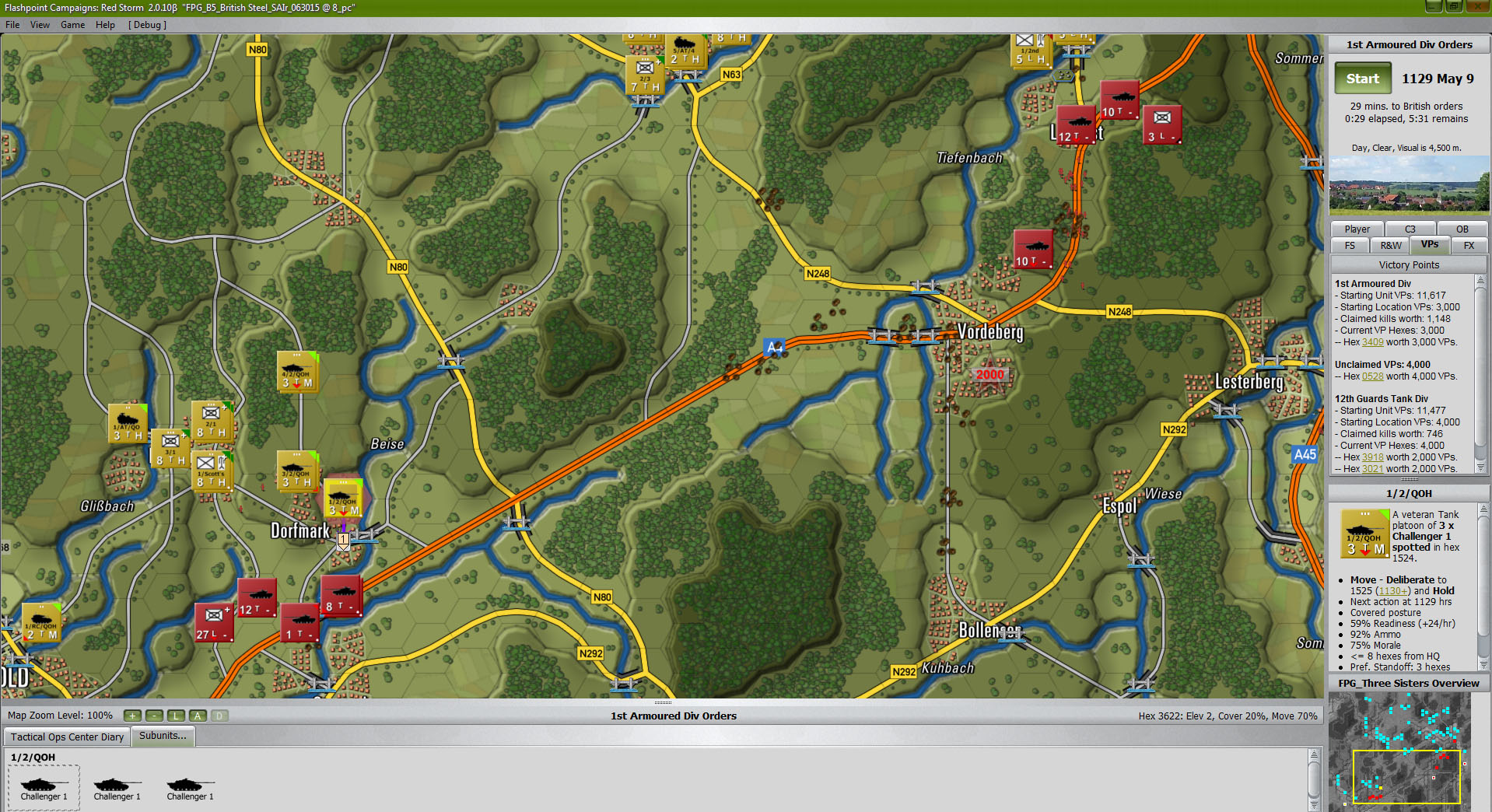Open the OB tab on the right panel
The image size is (1492, 812).
point(1462,229)
